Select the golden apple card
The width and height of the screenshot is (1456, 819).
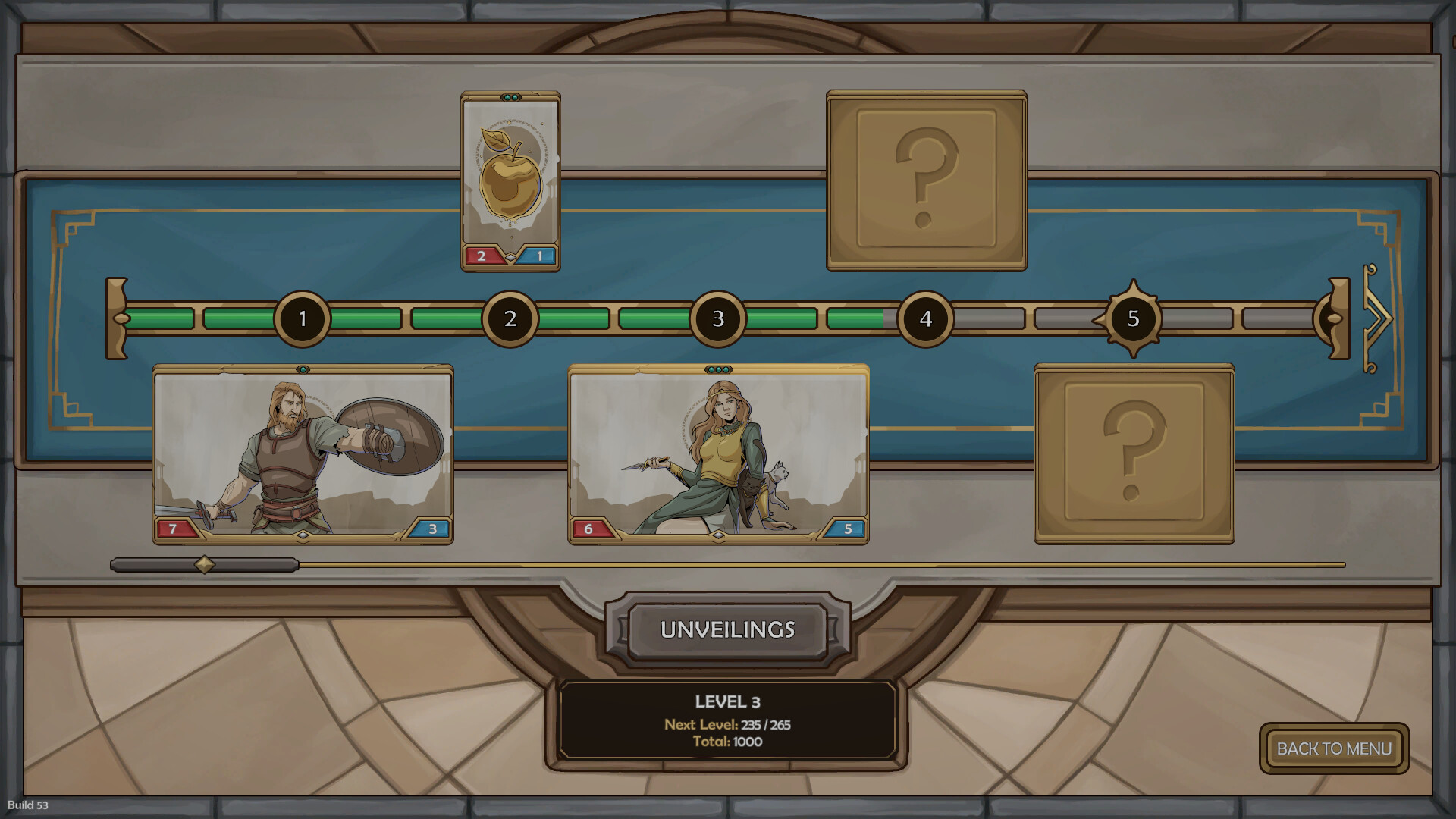510,181
